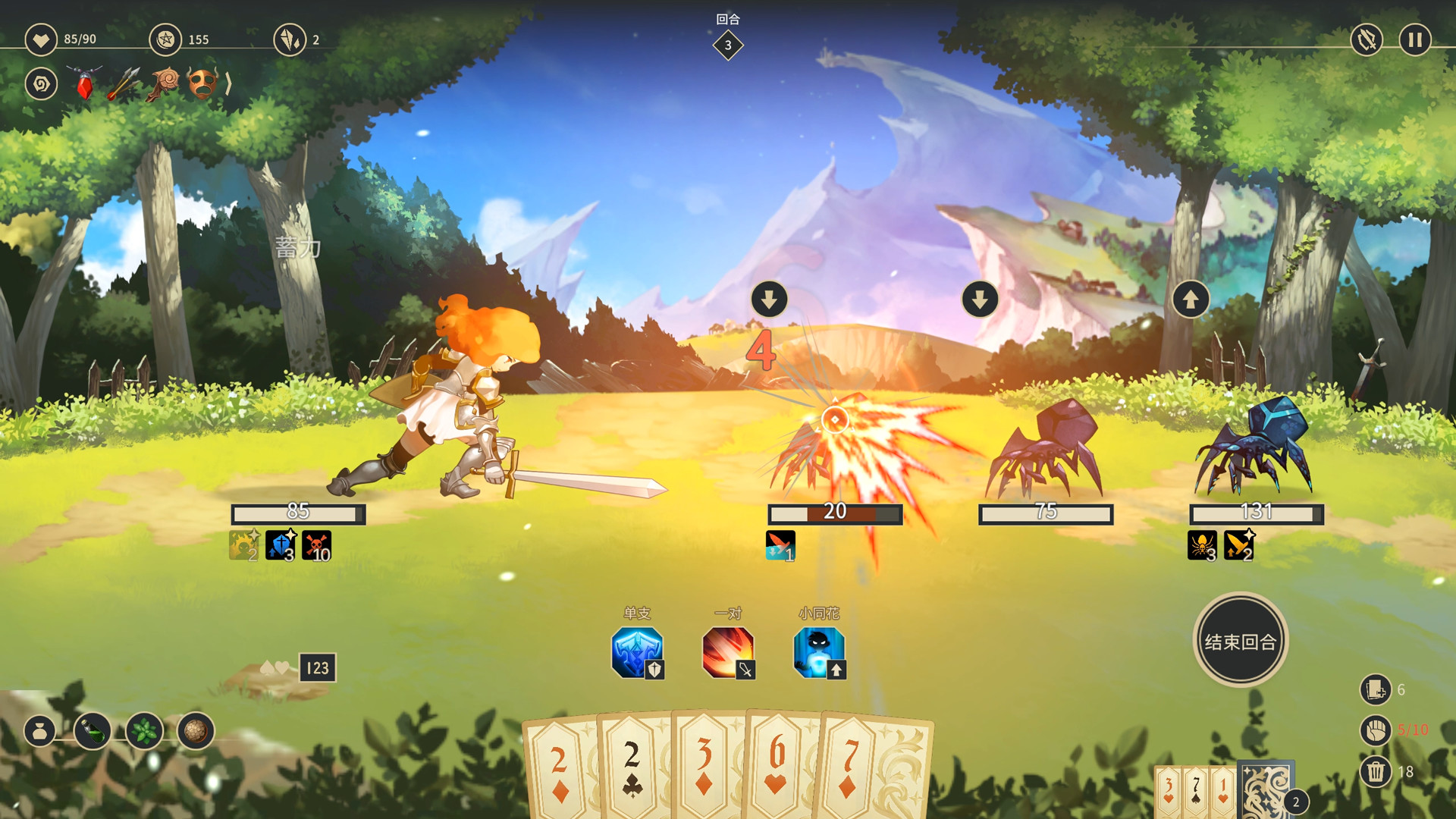Select the green potion consumable icon

pyautogui.click(x=92, y=730)
